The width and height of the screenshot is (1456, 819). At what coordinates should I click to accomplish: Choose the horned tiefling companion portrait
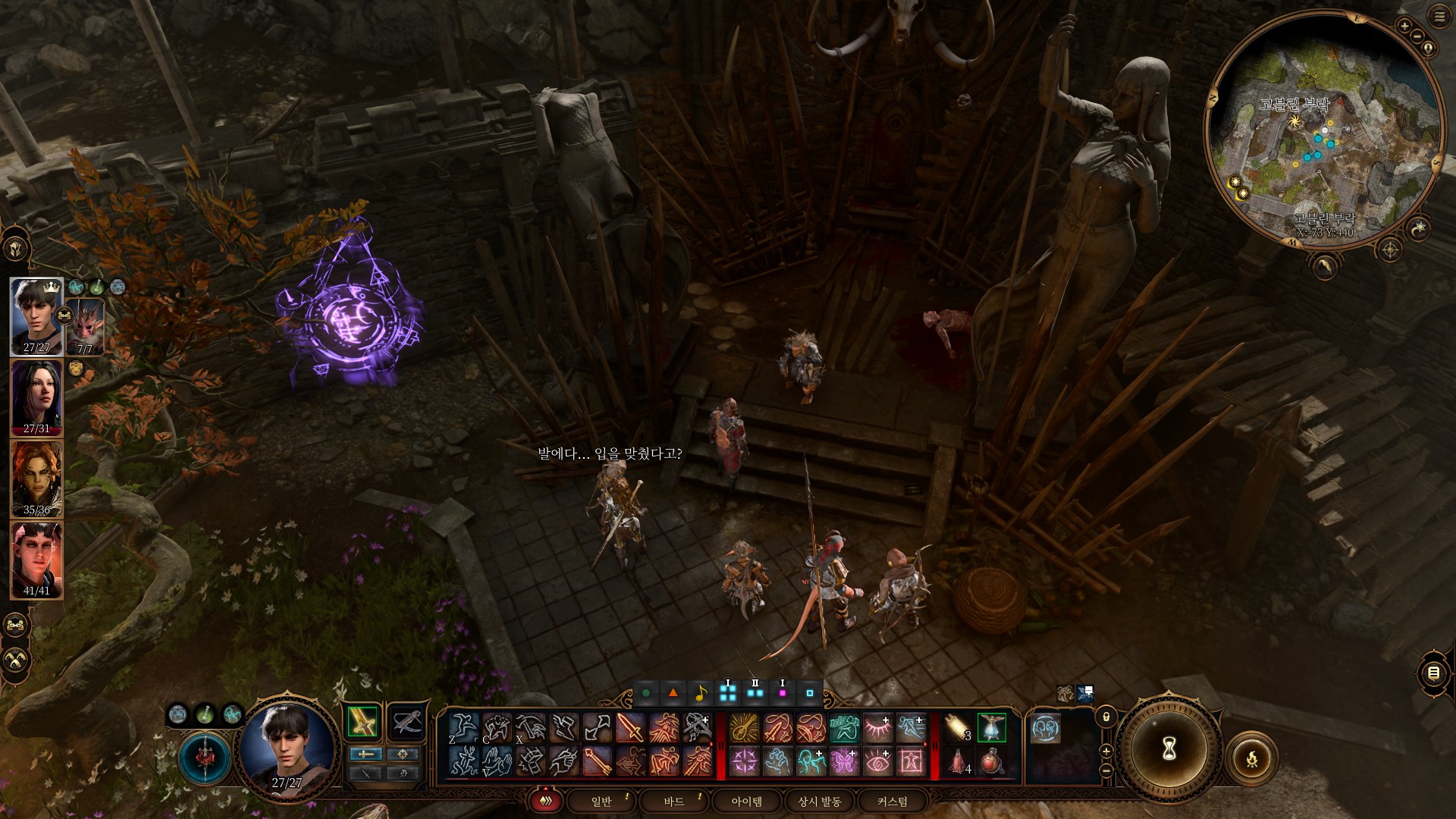(36, 559)
